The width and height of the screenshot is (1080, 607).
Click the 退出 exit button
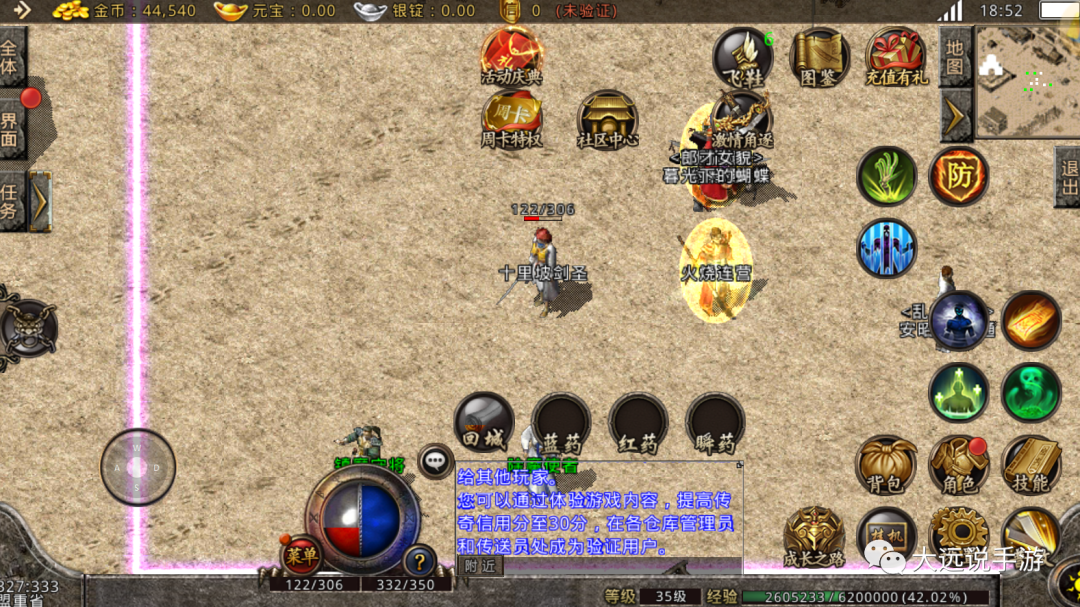[x=1068, y=178]
